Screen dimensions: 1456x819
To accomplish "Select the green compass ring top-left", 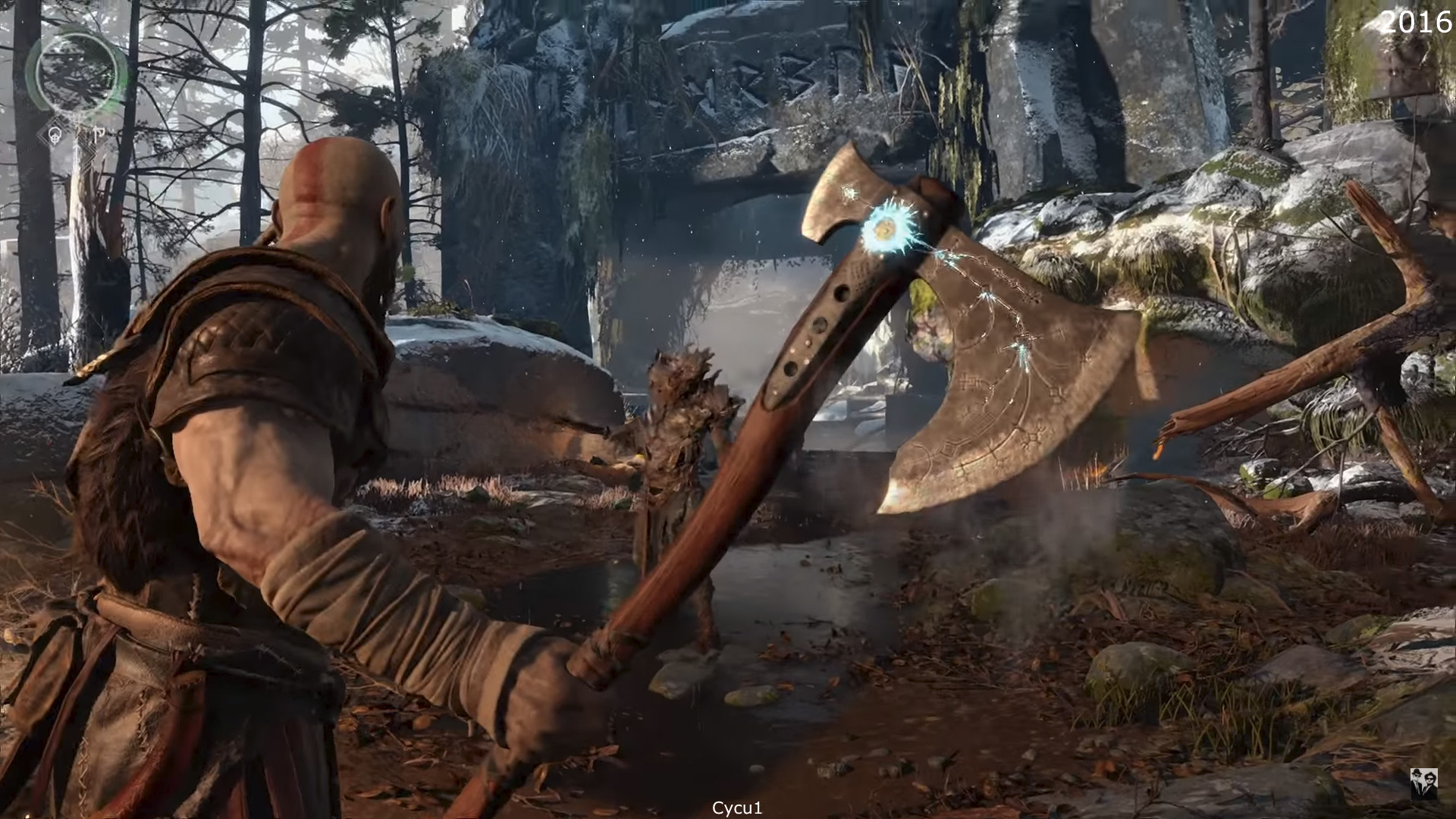I will [x=76, y=72].
